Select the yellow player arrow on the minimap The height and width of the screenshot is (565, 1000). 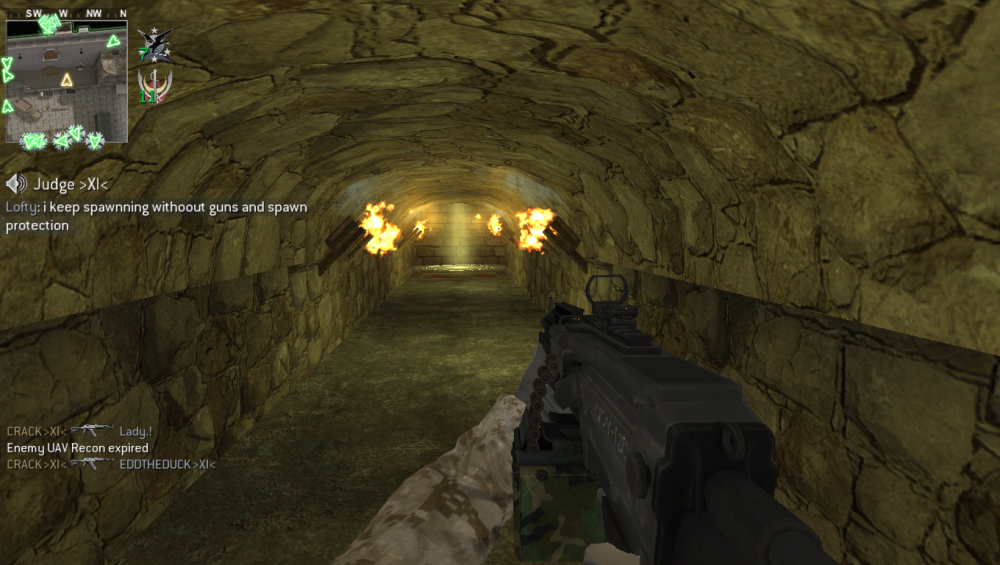[67, 80]
